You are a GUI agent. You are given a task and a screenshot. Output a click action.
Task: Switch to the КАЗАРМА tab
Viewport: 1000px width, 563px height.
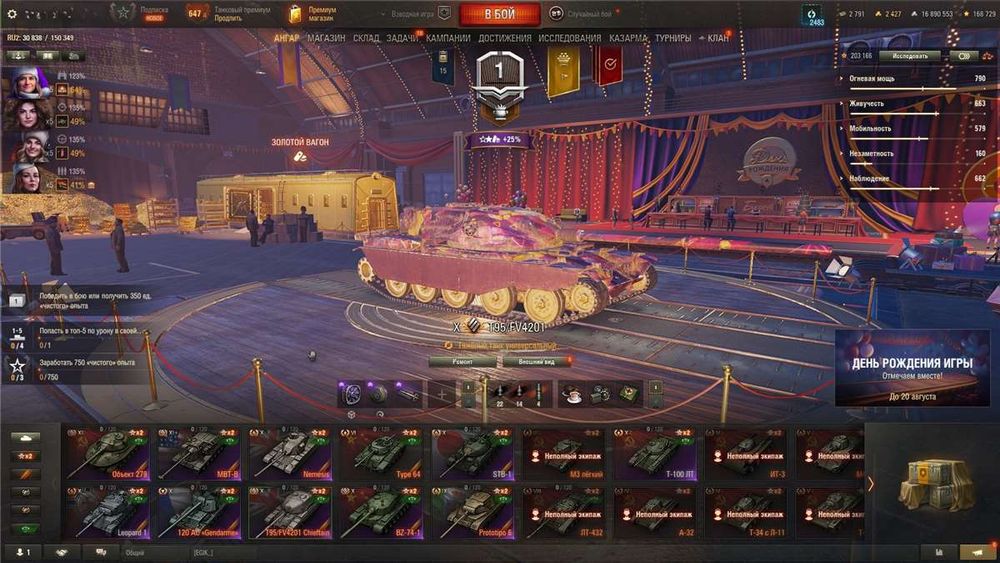click(x=629, y=38)
